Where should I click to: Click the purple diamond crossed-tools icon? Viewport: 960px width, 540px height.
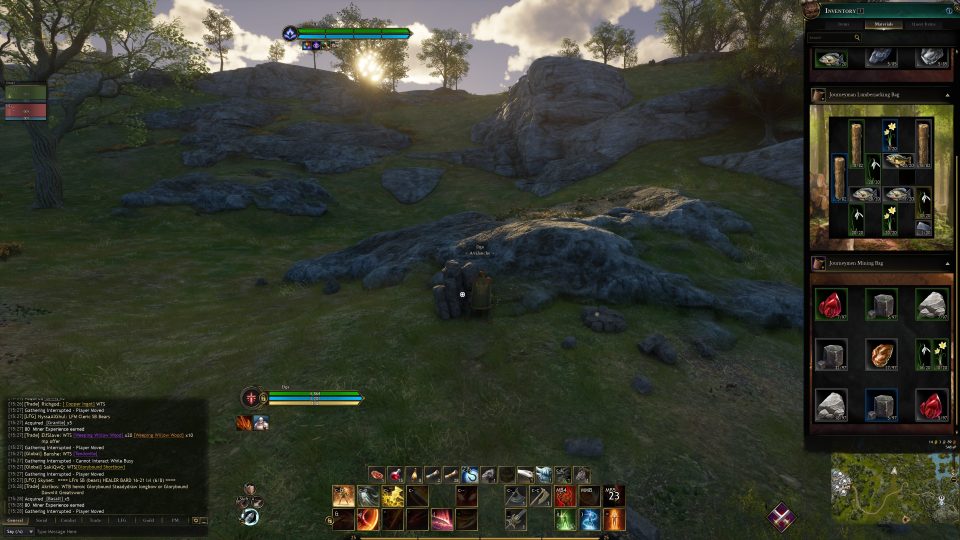[783, 517]
